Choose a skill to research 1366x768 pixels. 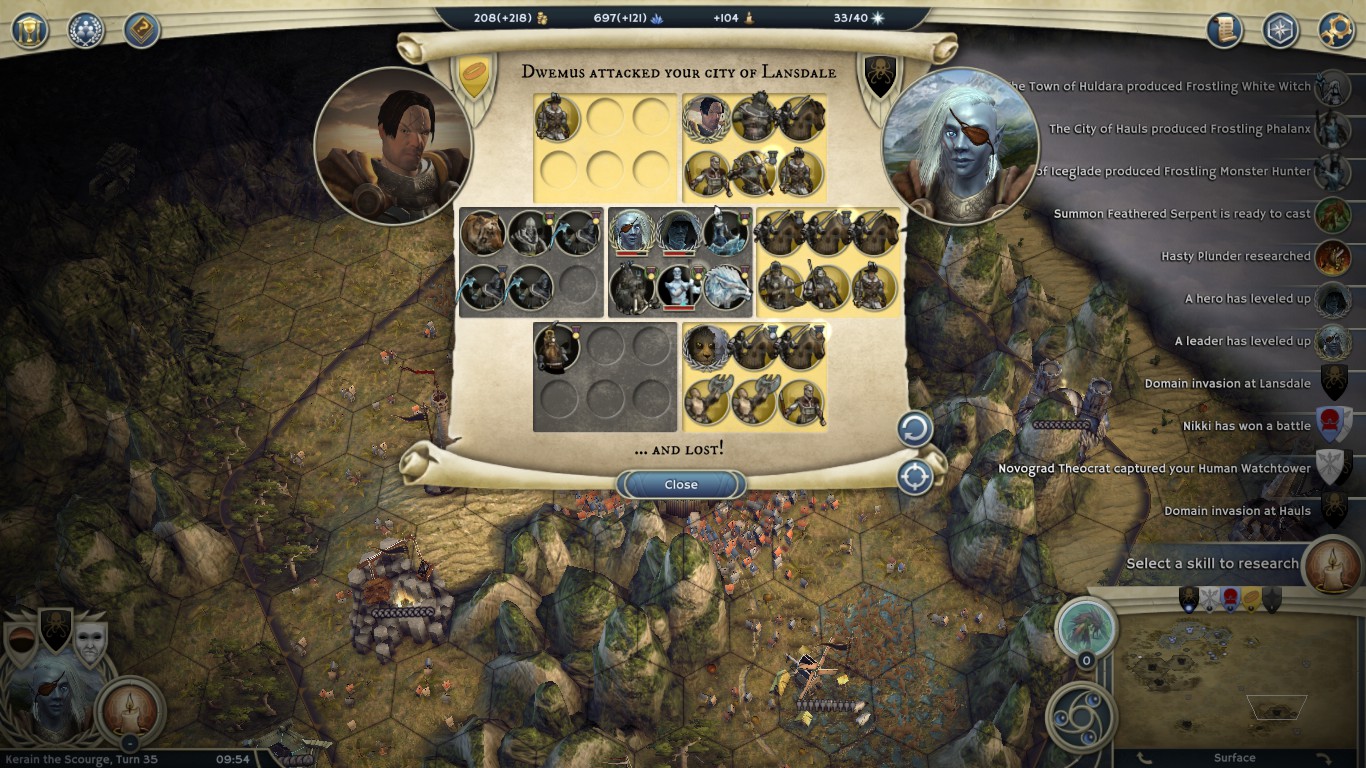1331,563
